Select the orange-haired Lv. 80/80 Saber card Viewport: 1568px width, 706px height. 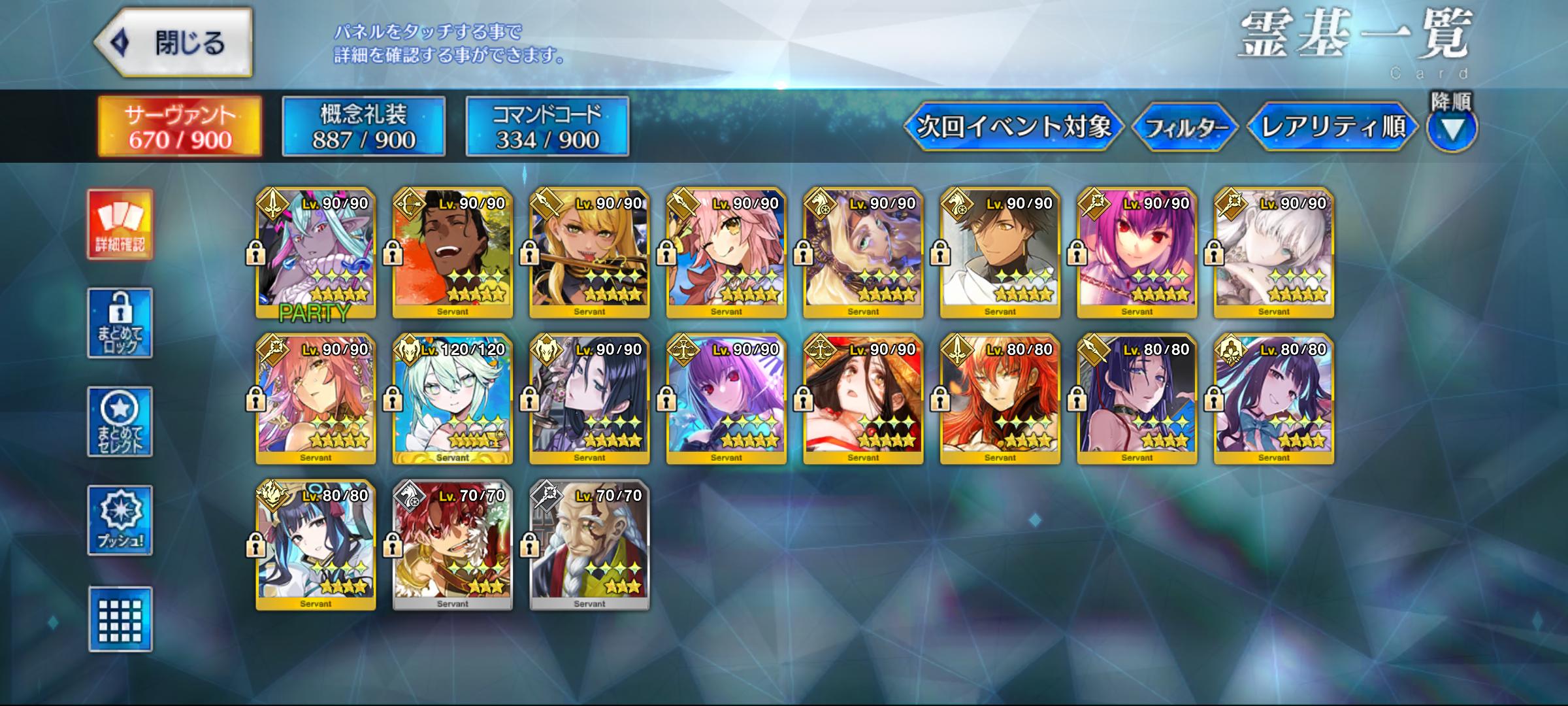[x=1000, y=399]
